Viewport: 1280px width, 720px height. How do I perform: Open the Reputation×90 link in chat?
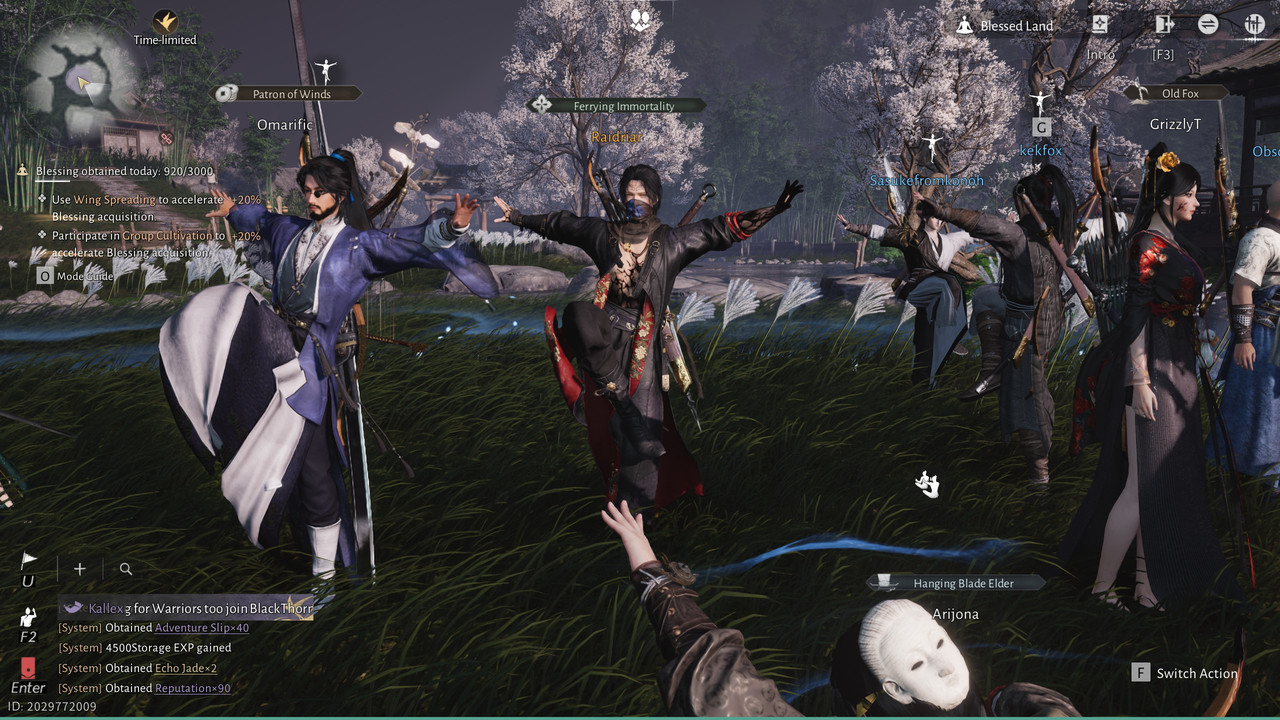pyautogui.click(x=192, y=688)
